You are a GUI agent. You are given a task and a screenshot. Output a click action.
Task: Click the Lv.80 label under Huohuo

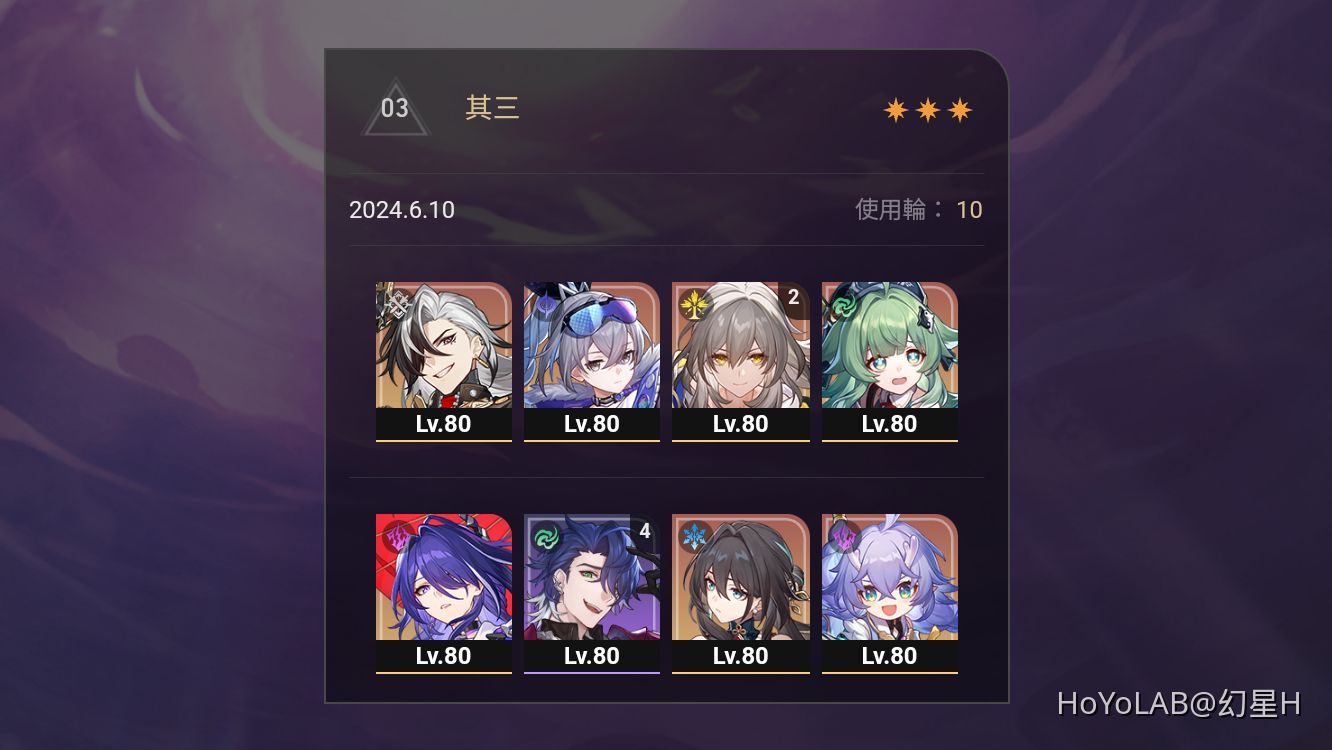coord(889,423)
